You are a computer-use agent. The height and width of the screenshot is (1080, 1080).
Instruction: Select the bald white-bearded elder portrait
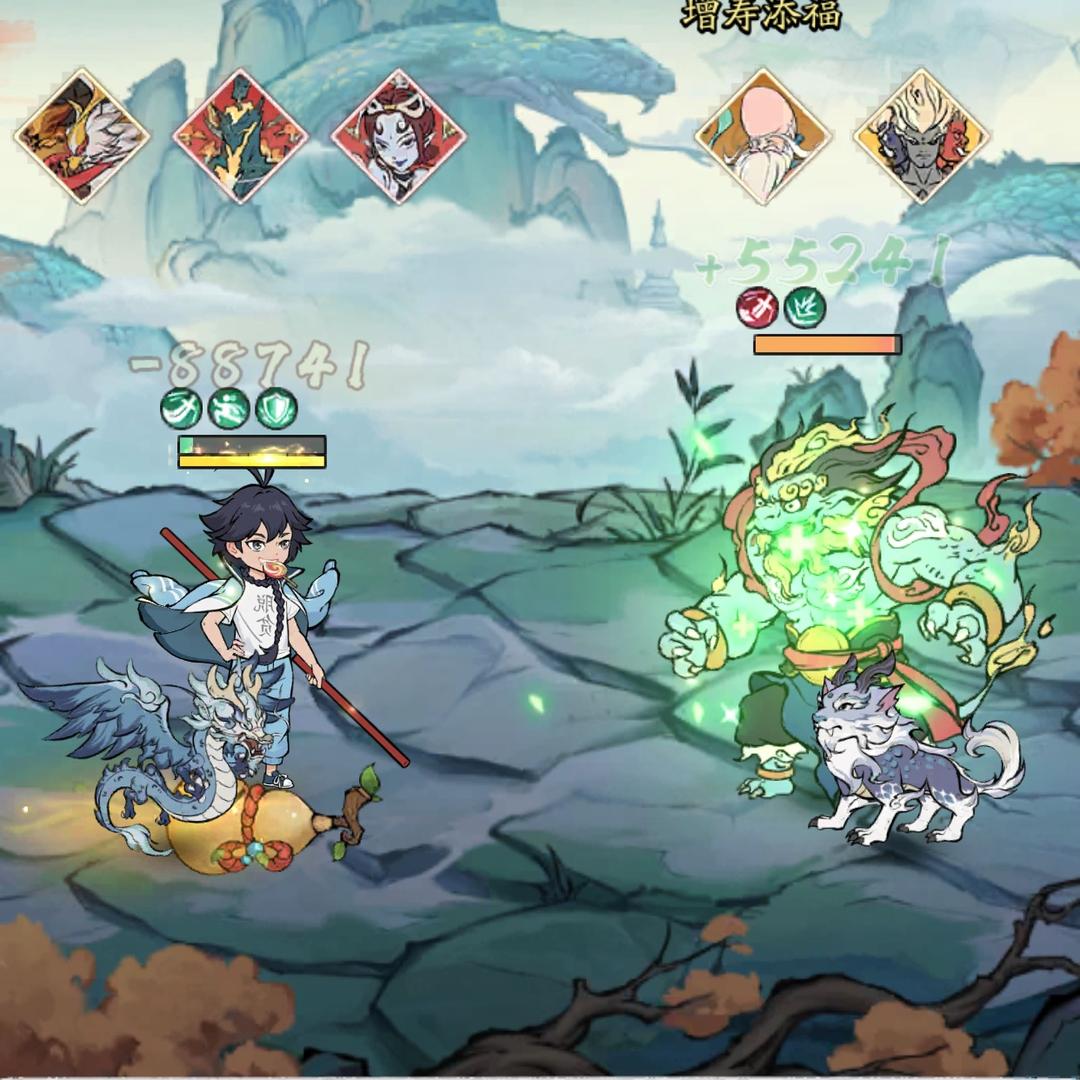click(x=763, y=136)
